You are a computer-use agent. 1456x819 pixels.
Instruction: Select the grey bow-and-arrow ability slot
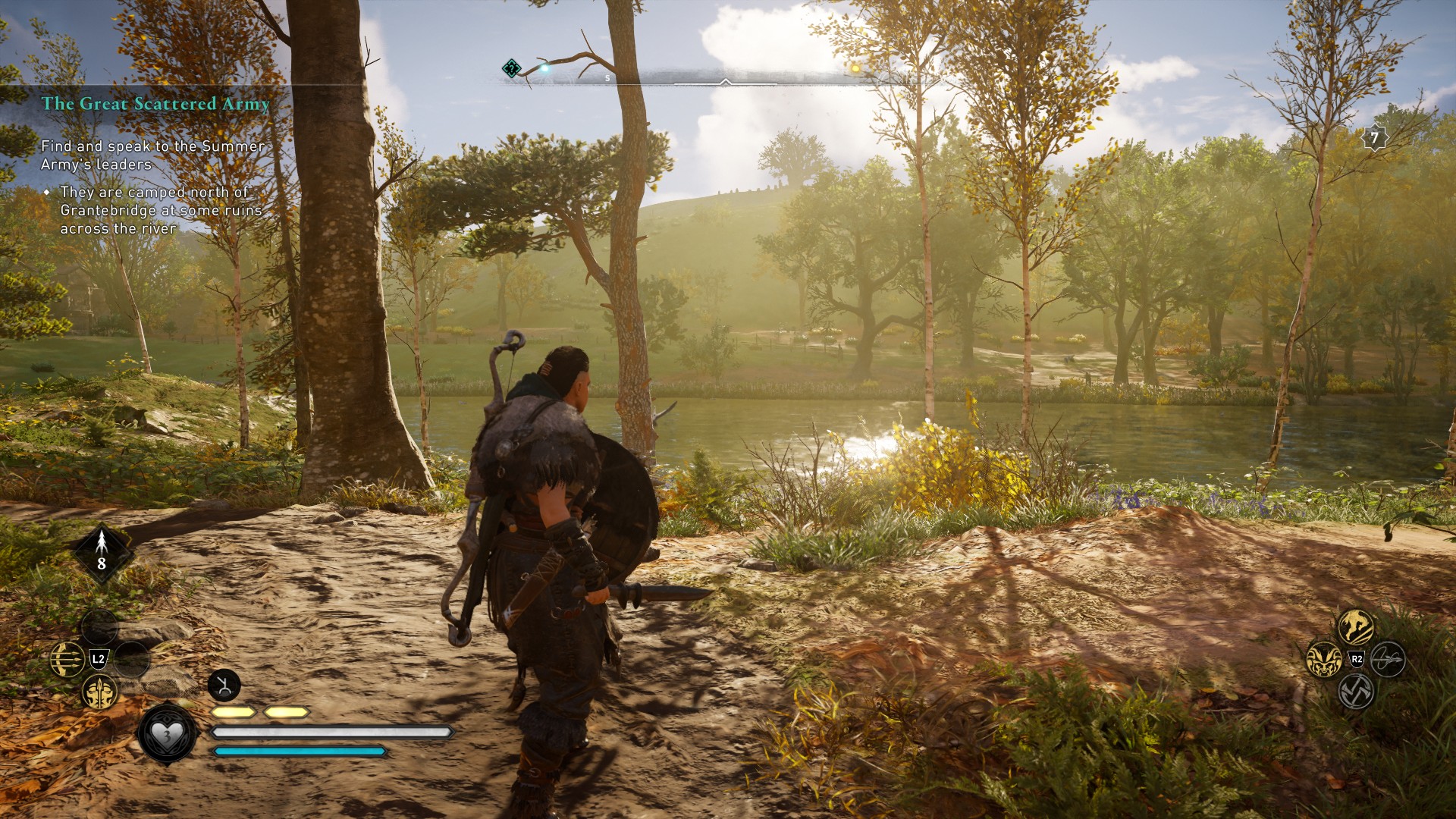pos(1388,659)
